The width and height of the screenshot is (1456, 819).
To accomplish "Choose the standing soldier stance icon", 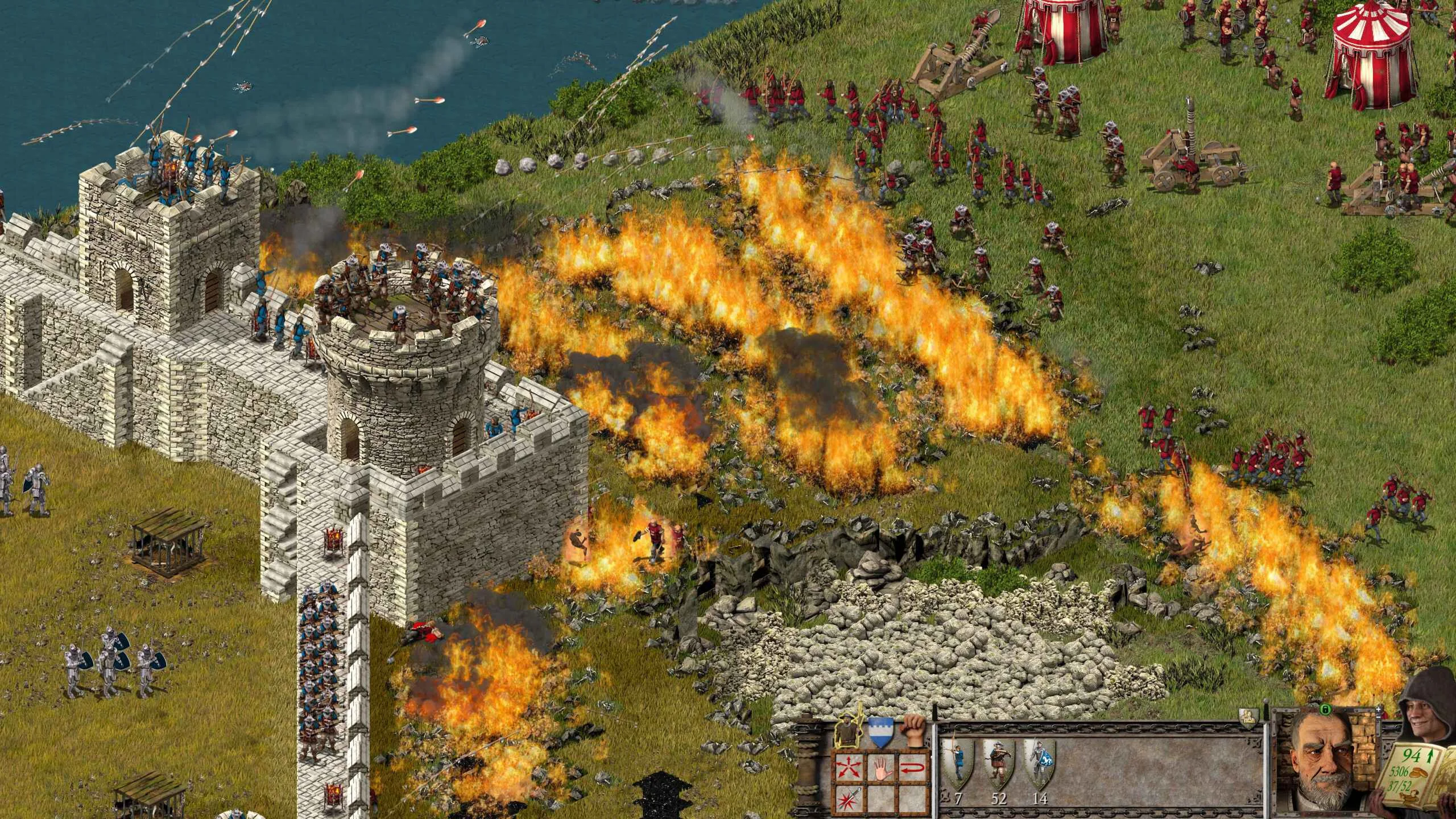I will coord(847,732).
